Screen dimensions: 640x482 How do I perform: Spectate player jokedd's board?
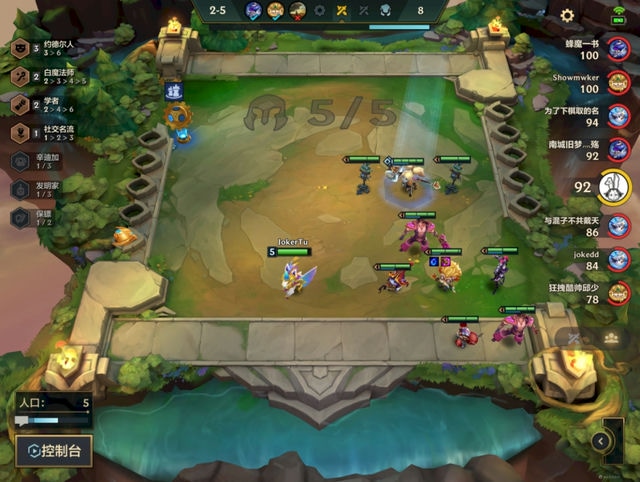[620, 262]
